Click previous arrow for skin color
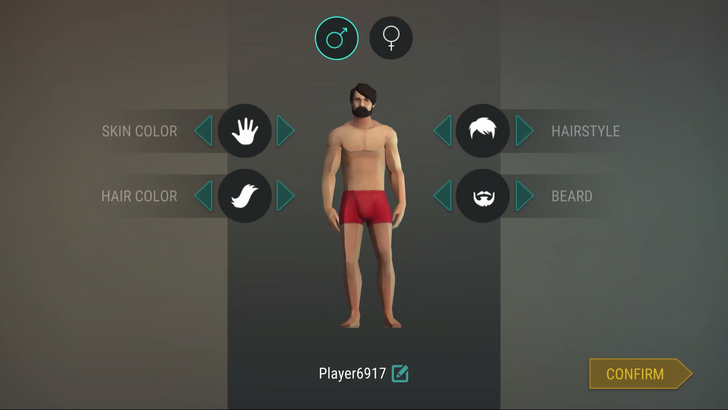This screenshot has height=410, width=728. pos(203,131)
